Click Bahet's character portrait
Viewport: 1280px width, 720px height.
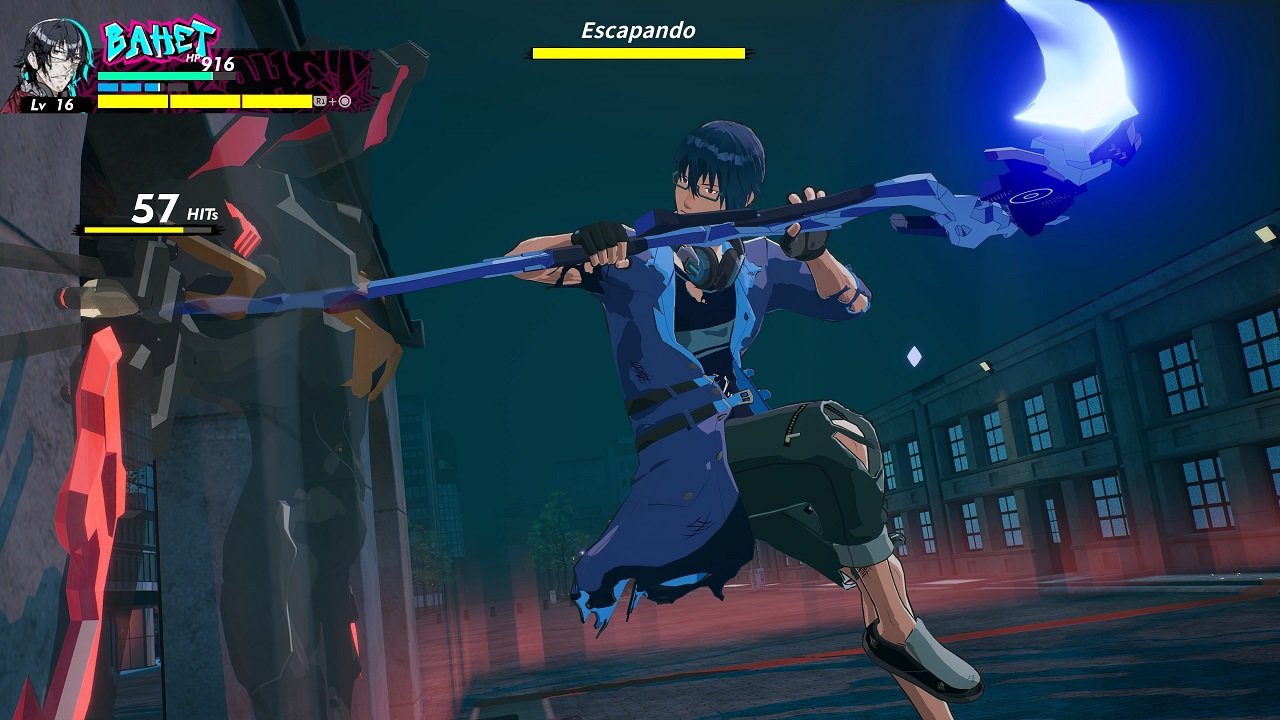click(x=52, y=58)
